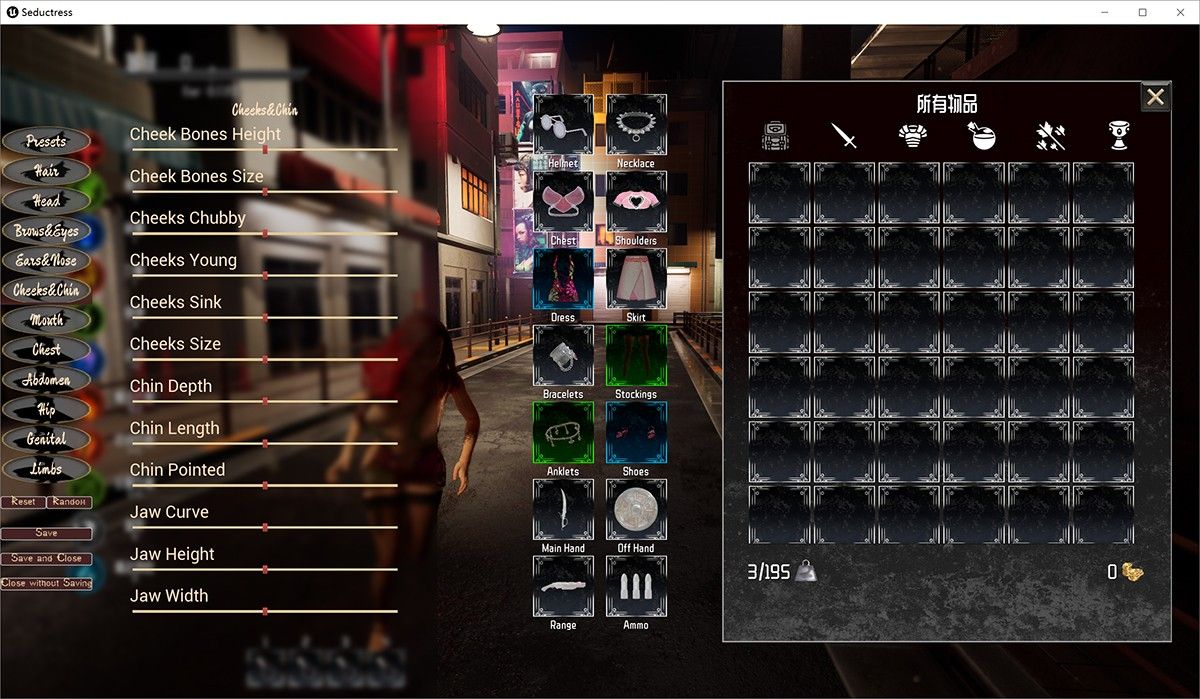Set the Jaw Width slider
1200x699 pixels.
[x=265, y=611]
